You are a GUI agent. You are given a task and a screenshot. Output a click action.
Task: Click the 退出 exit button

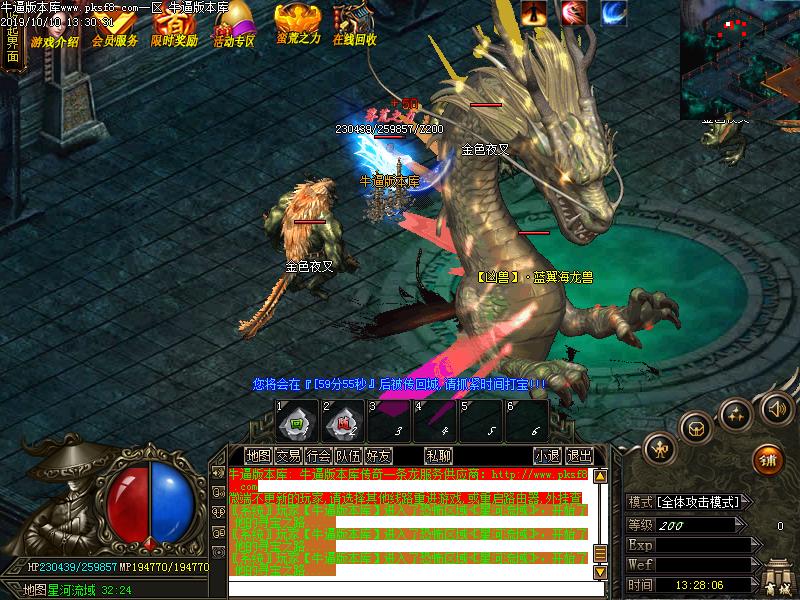(x=579, y=456)
